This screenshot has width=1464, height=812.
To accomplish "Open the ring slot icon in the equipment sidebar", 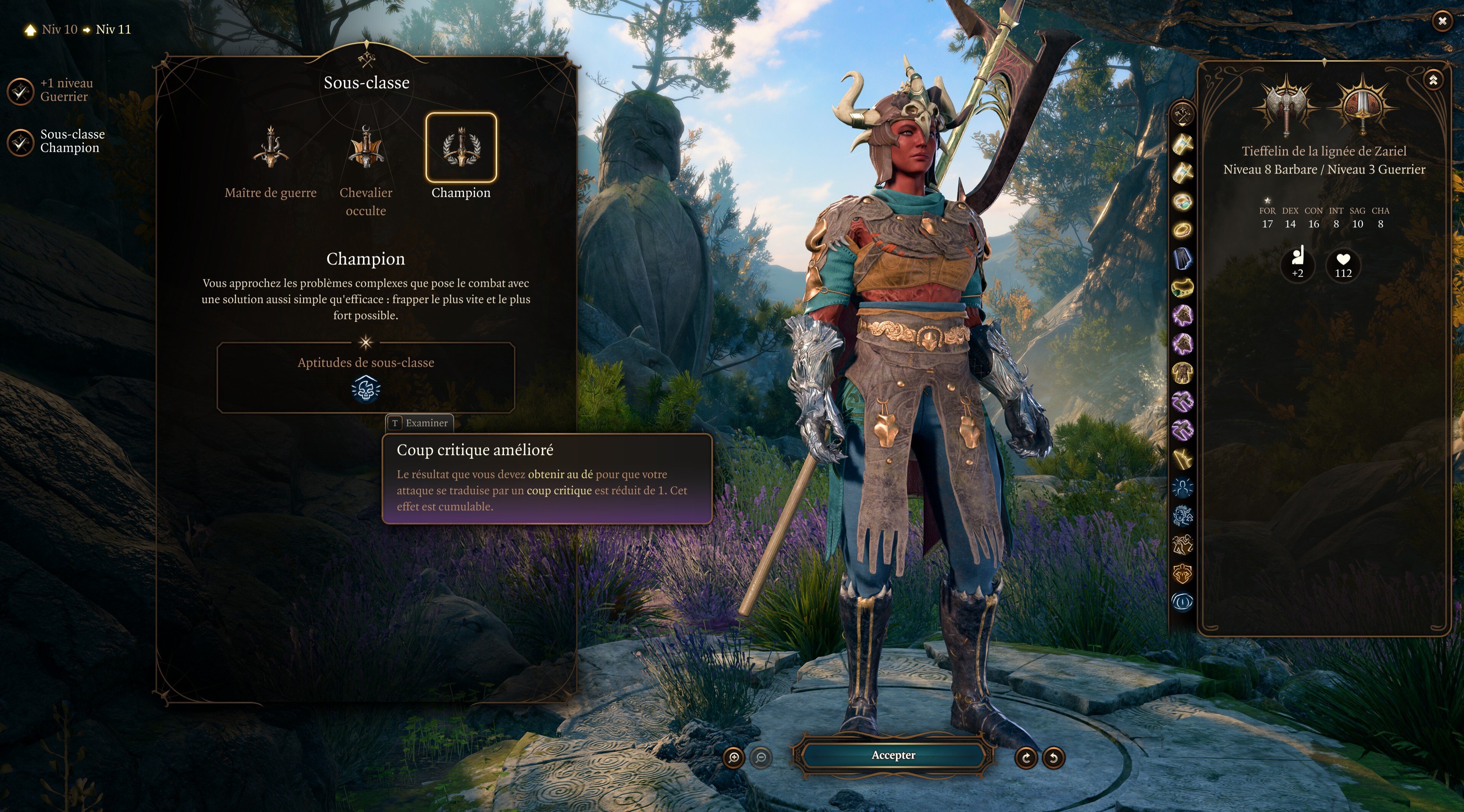I will [1182, 200].
